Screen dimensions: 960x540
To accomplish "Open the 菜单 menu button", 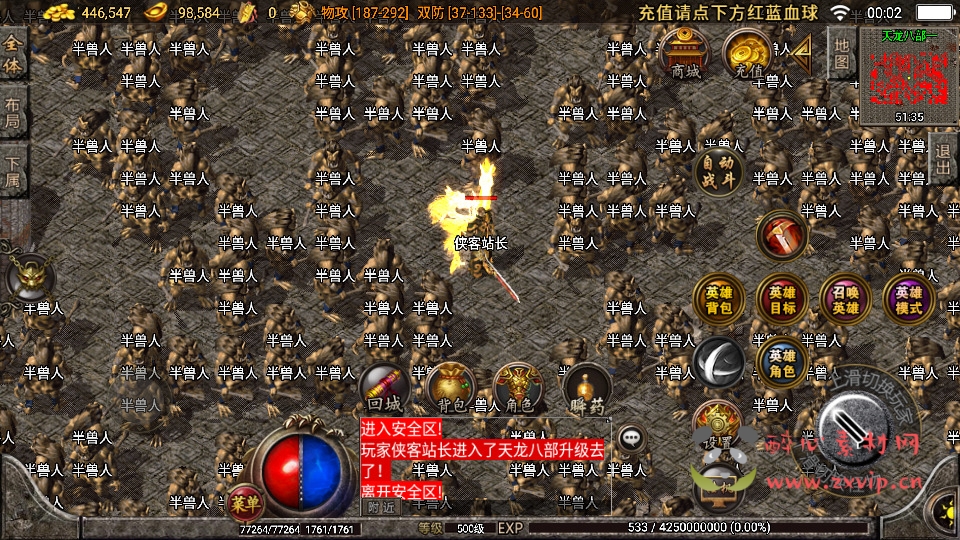I will [242, 503].
